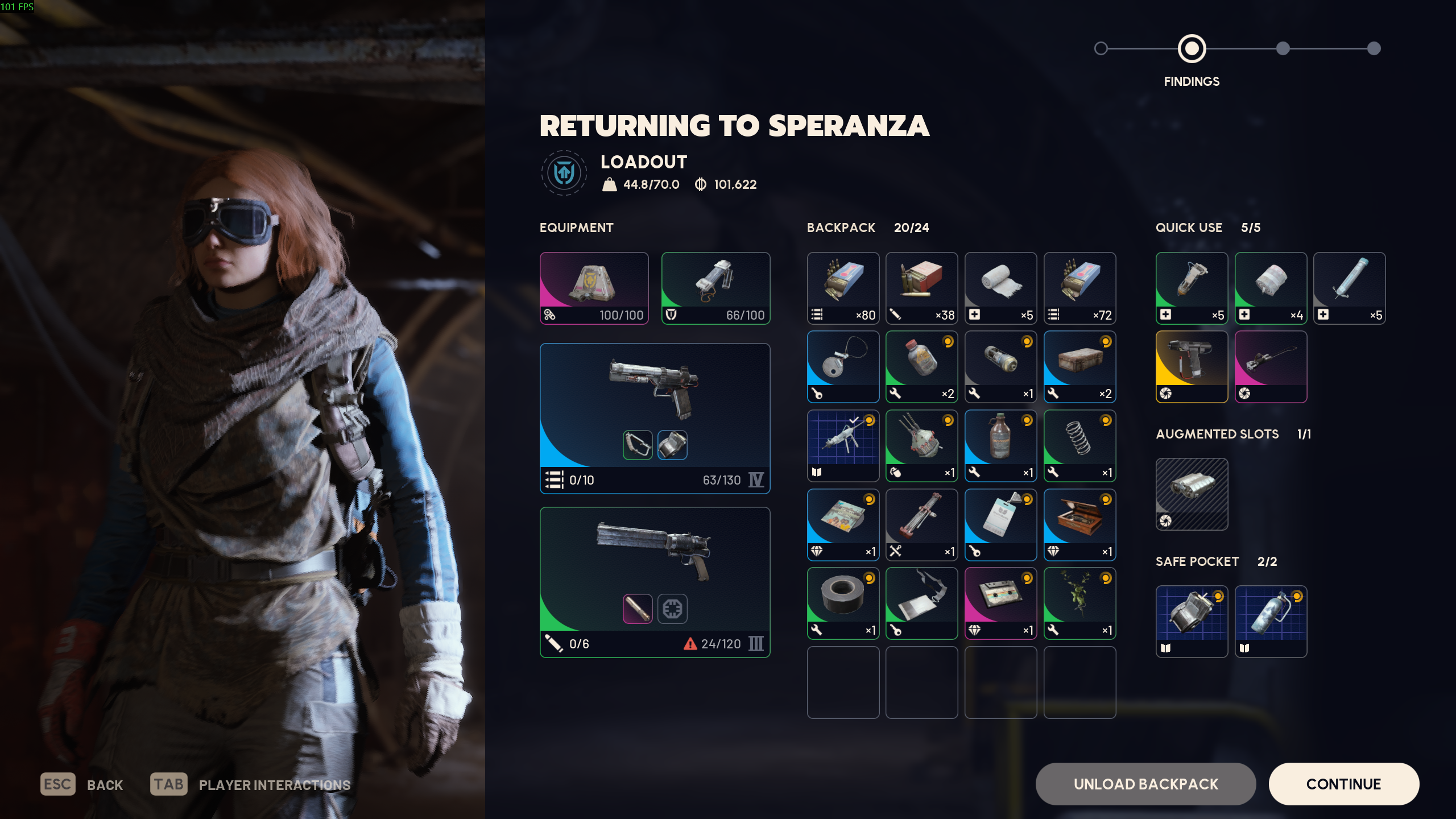1456x819 pixels.
Task: Pick the ammo box stack of 80
Action: 843,288
